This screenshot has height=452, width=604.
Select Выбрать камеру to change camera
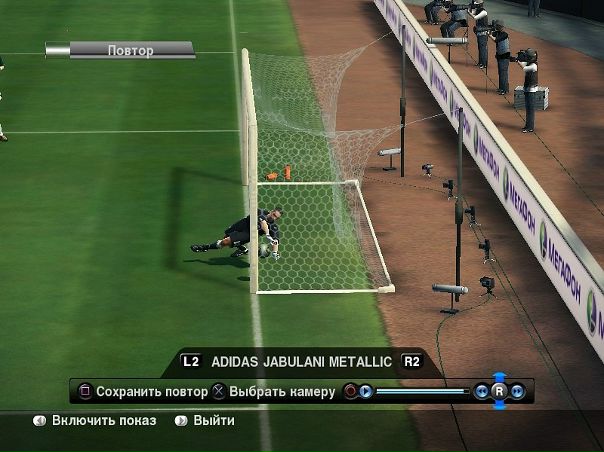click(x=281, y=391)
